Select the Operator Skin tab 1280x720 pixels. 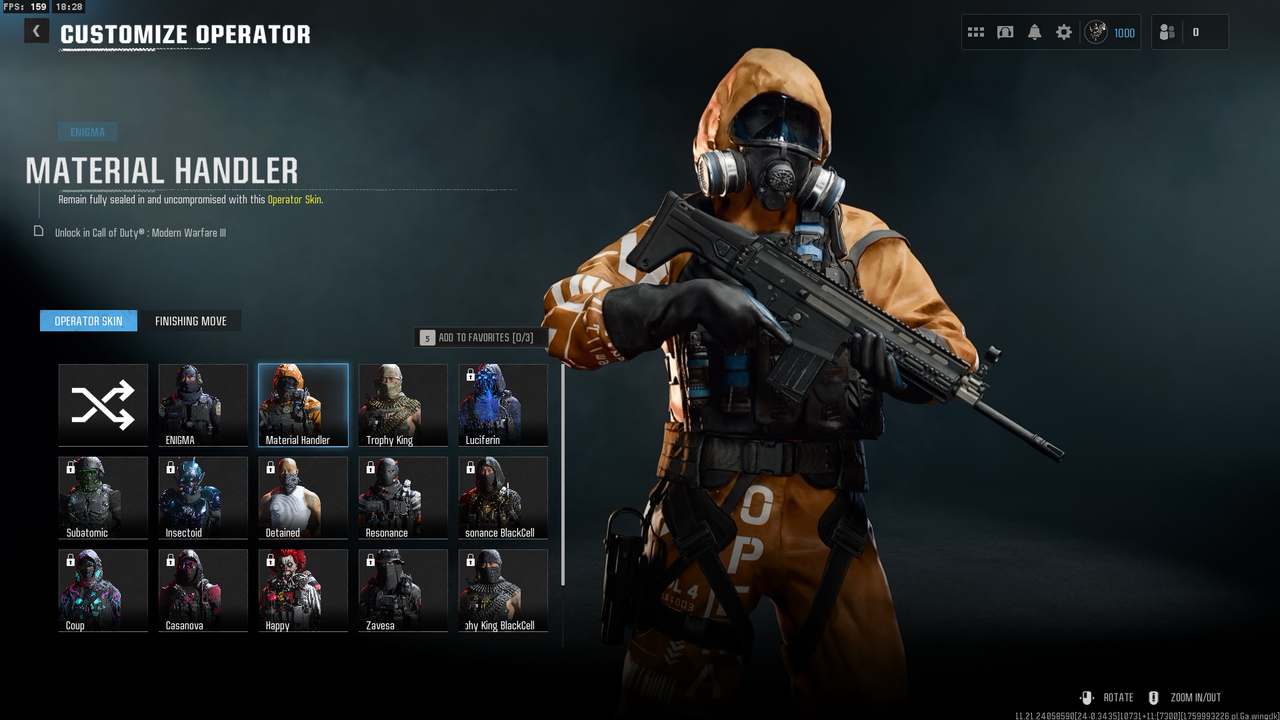tap(88, 321)
